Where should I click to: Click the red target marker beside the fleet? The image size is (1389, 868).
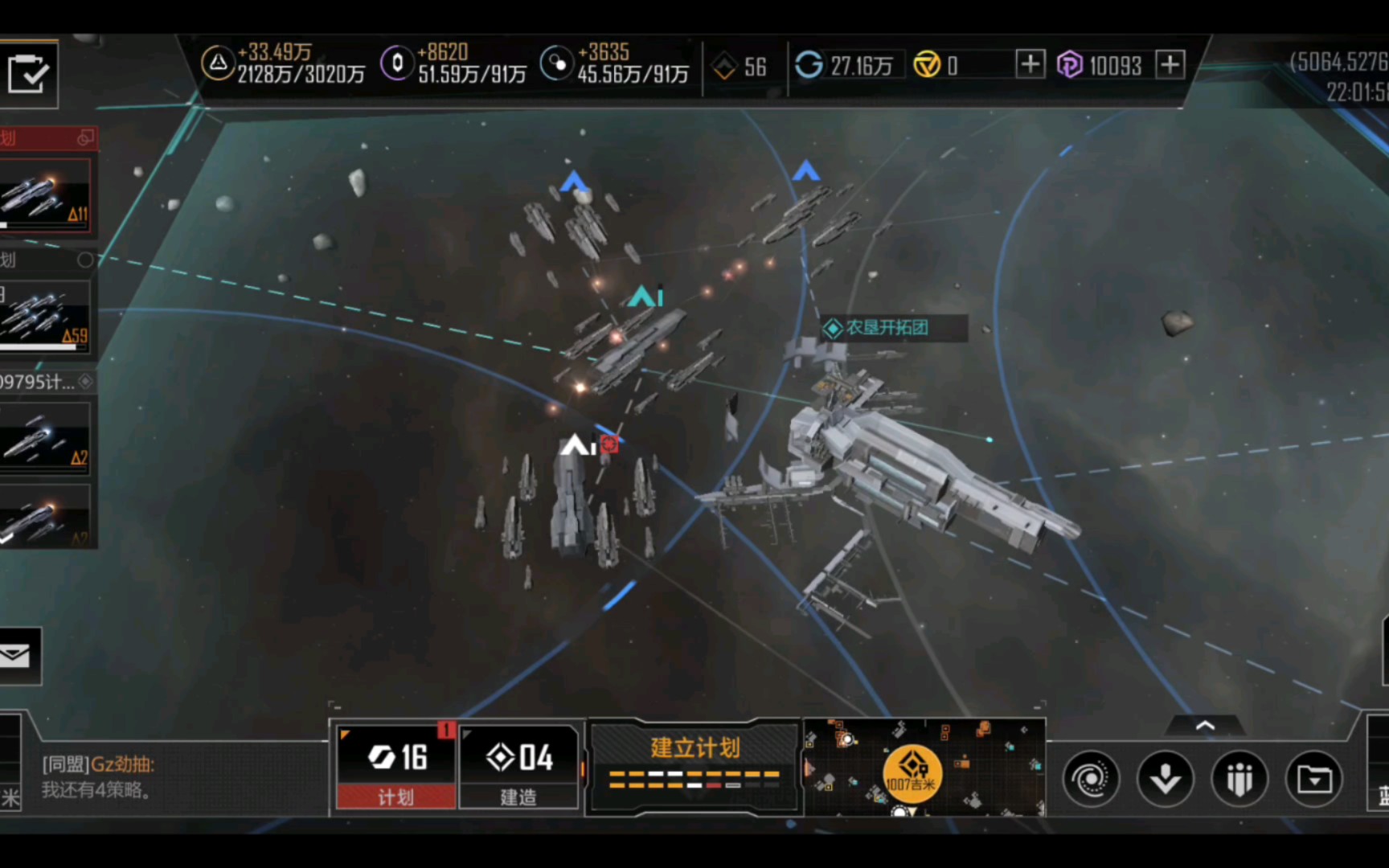(609, 444)
